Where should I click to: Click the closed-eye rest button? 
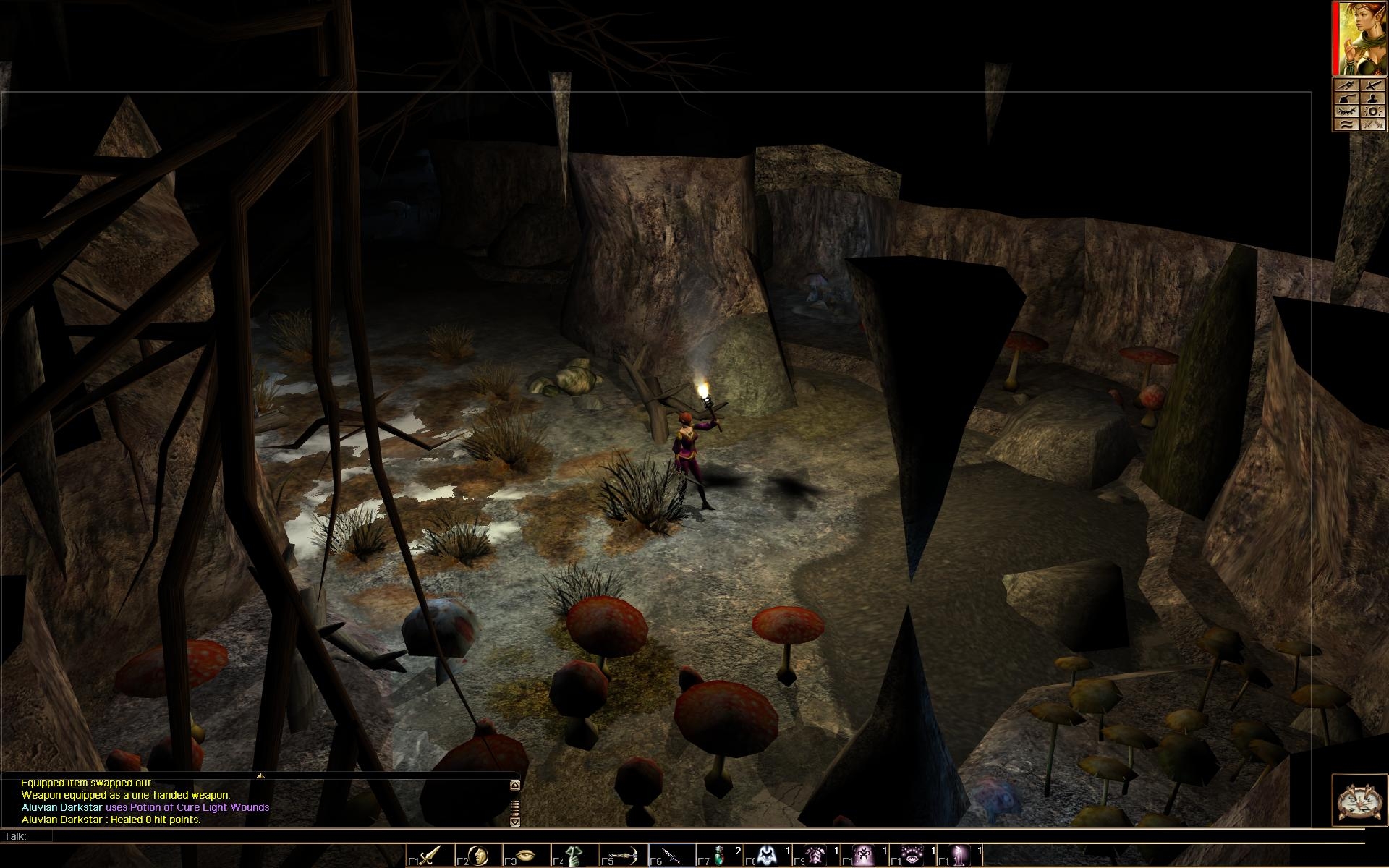click(x=1346, y=111)
